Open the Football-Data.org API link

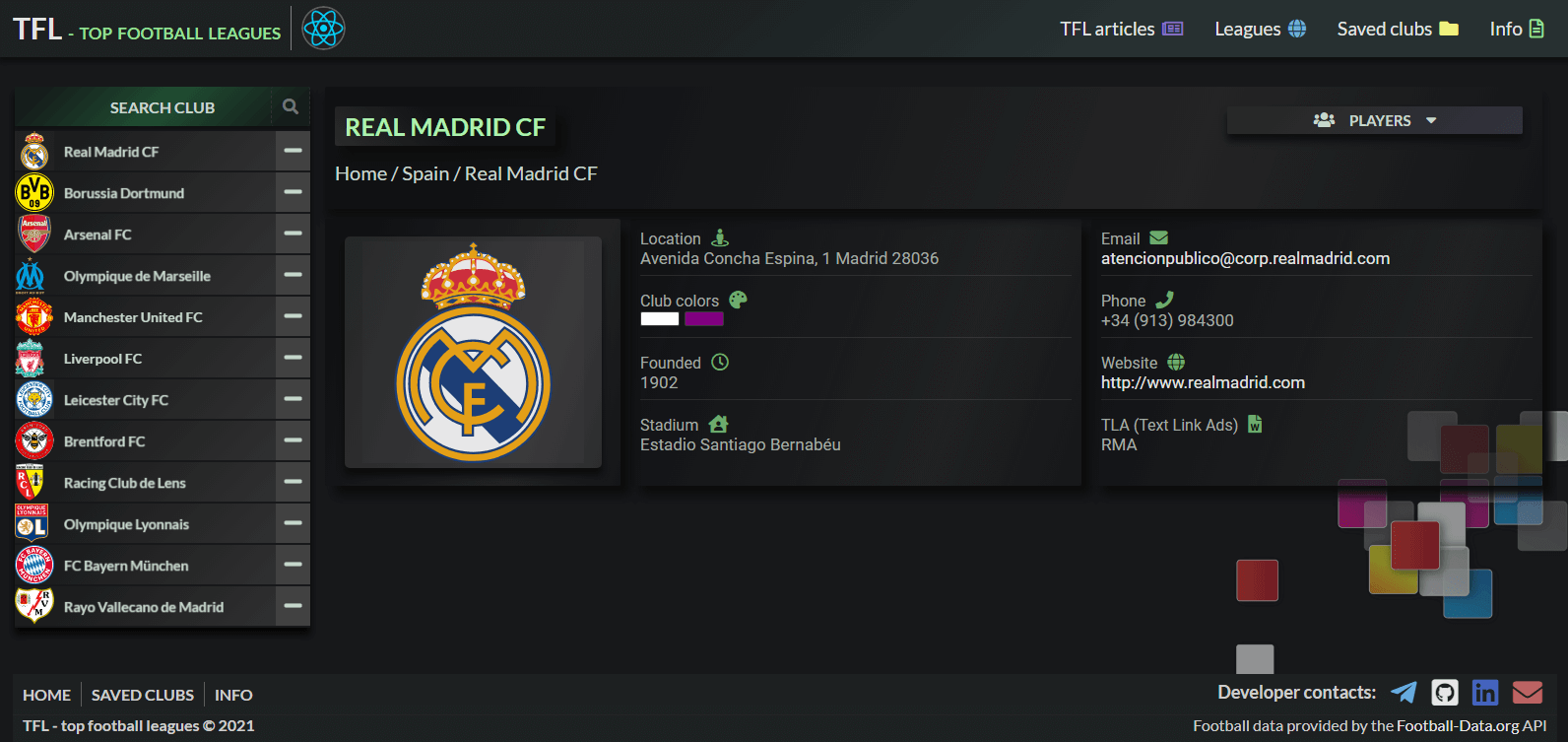click(x=1471, y=726)
